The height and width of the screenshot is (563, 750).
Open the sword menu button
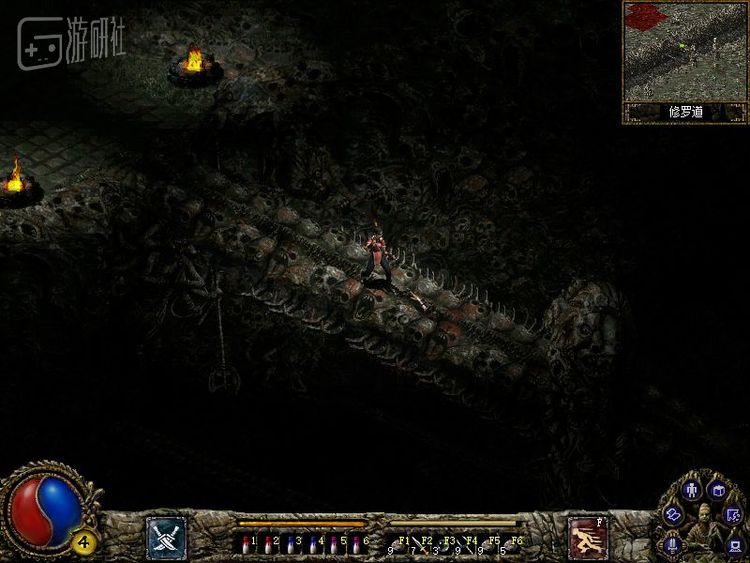[x=673, y=545]
